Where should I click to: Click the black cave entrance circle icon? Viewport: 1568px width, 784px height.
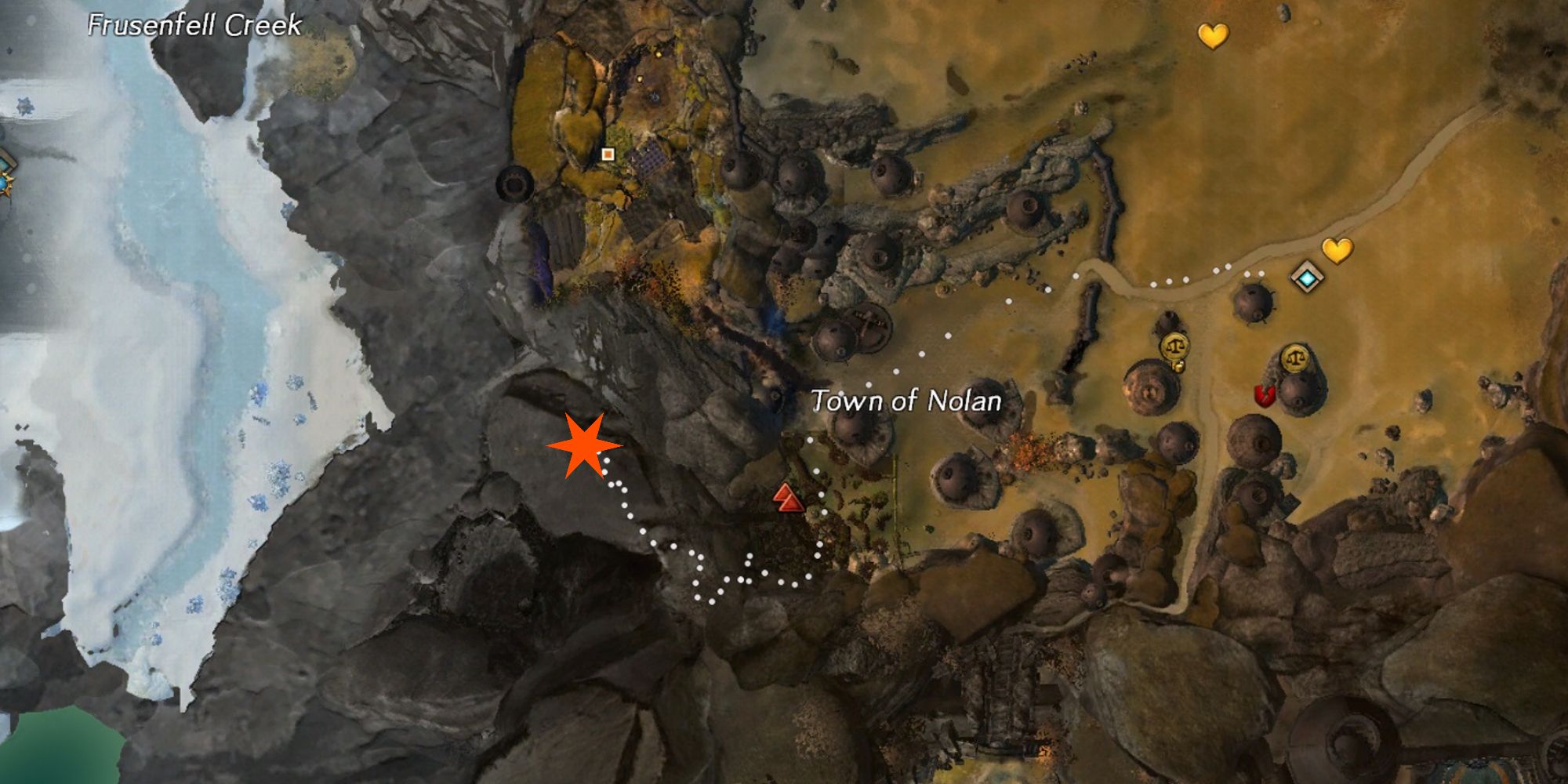point(514,185)
